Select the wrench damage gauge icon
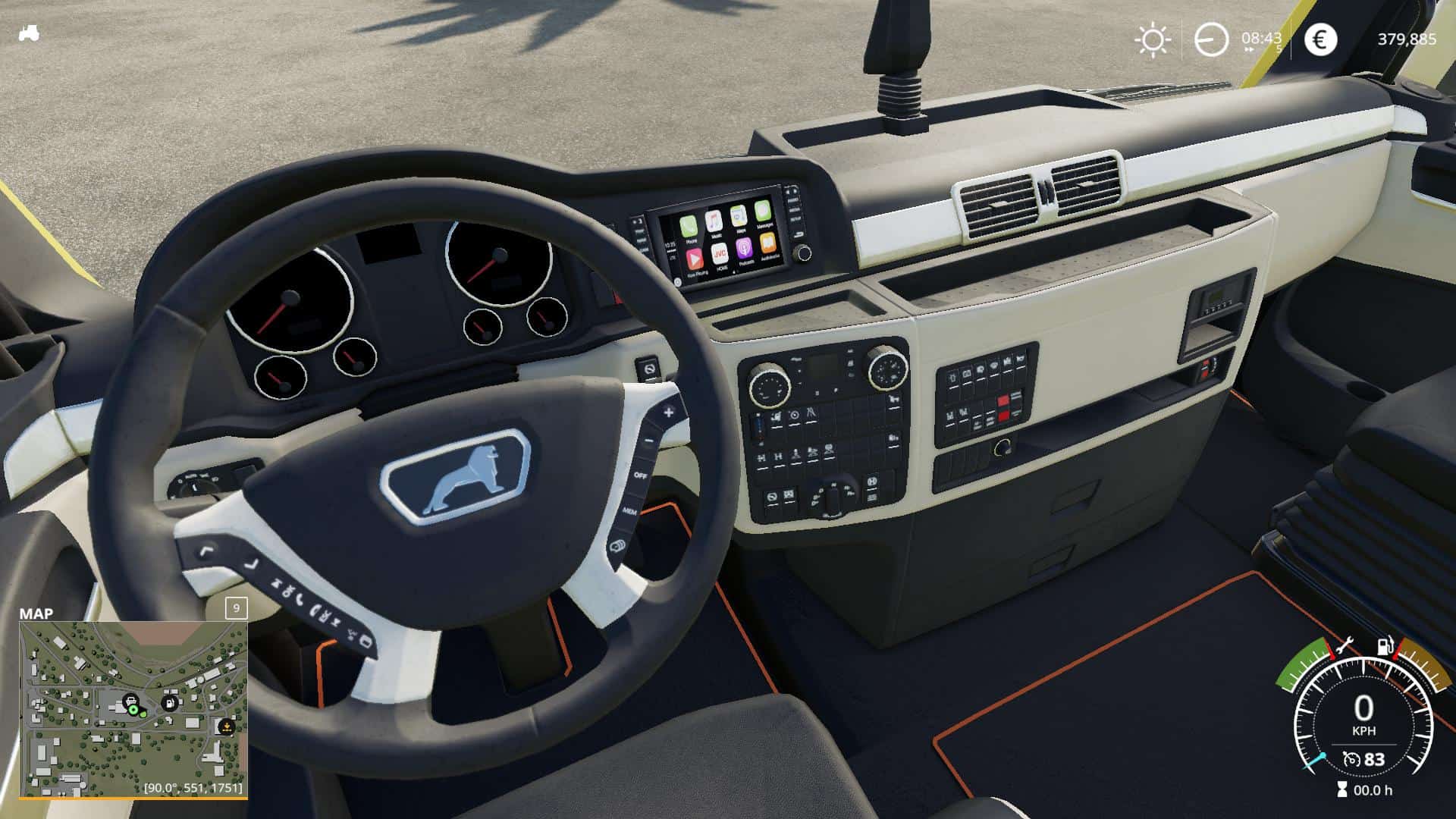This screenshot has width=1456, height=819. pos(1345,647)
